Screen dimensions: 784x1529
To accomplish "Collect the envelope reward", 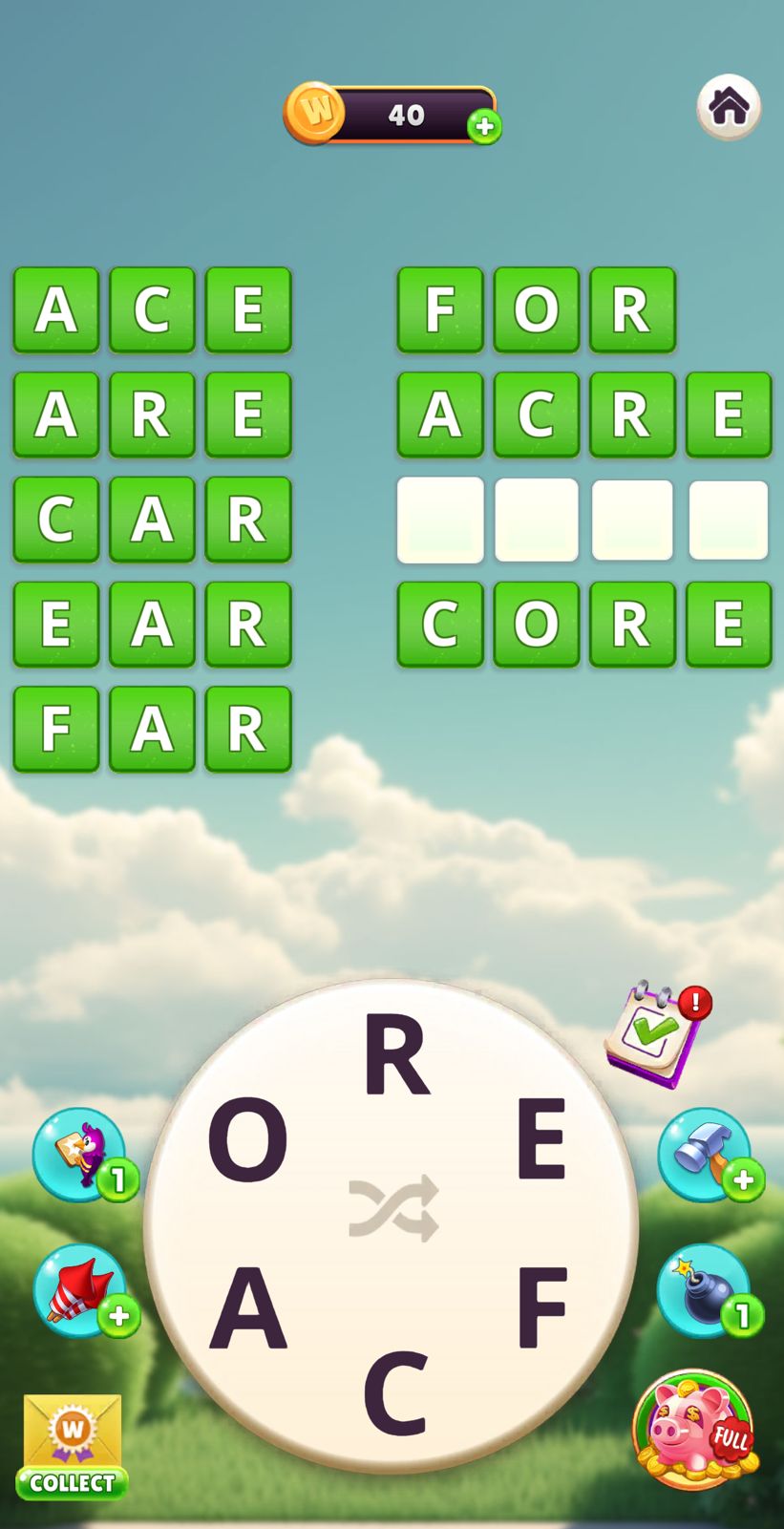I will (x=73, y=1446).
